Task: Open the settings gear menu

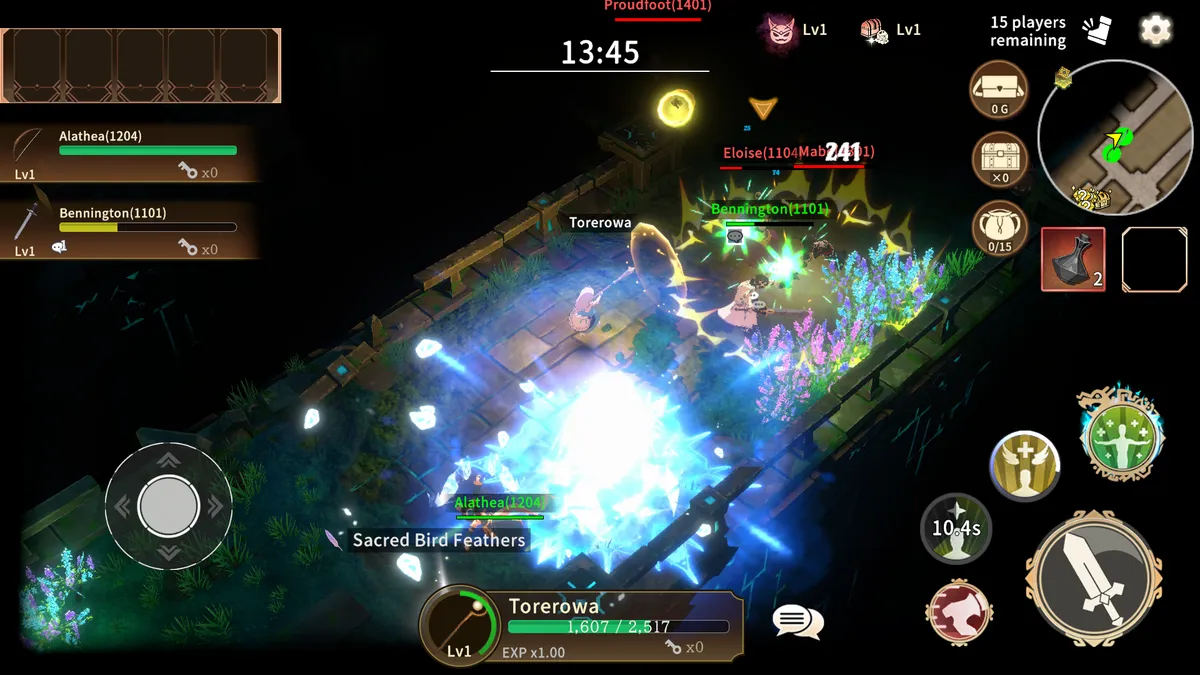Action: tap(1155, 30)
